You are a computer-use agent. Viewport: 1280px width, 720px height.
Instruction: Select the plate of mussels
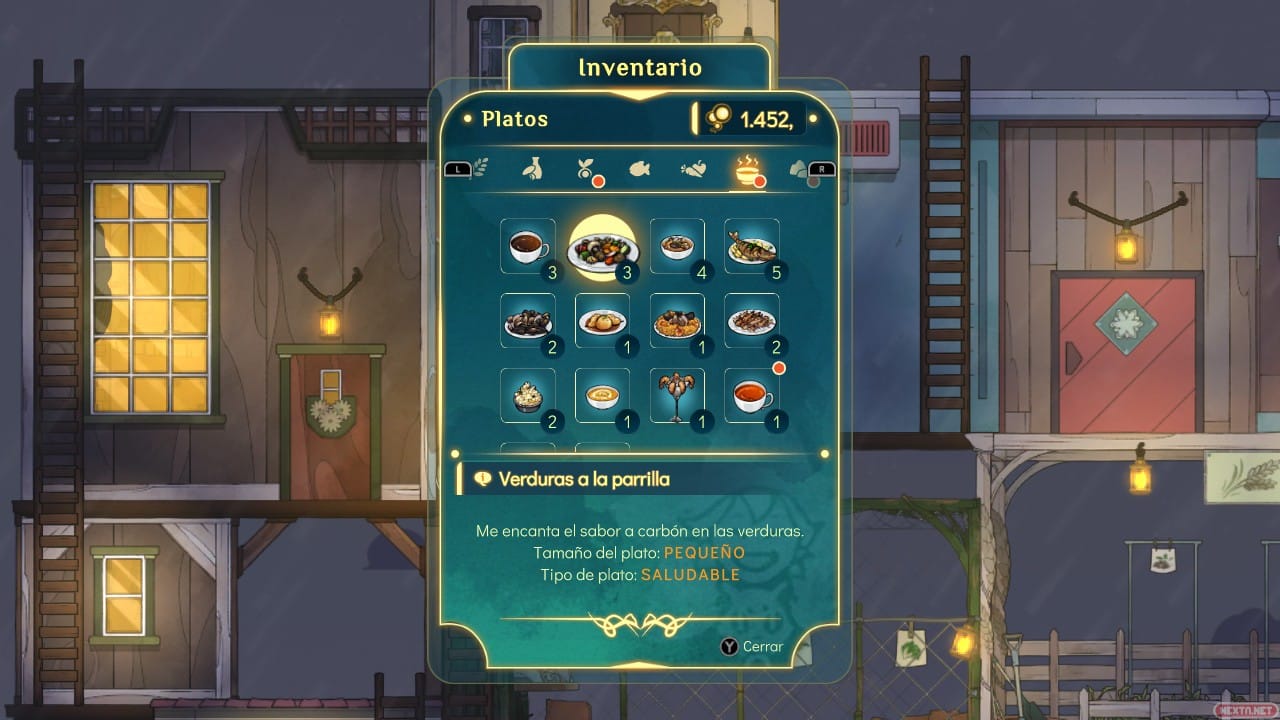[x=527, y=321]
